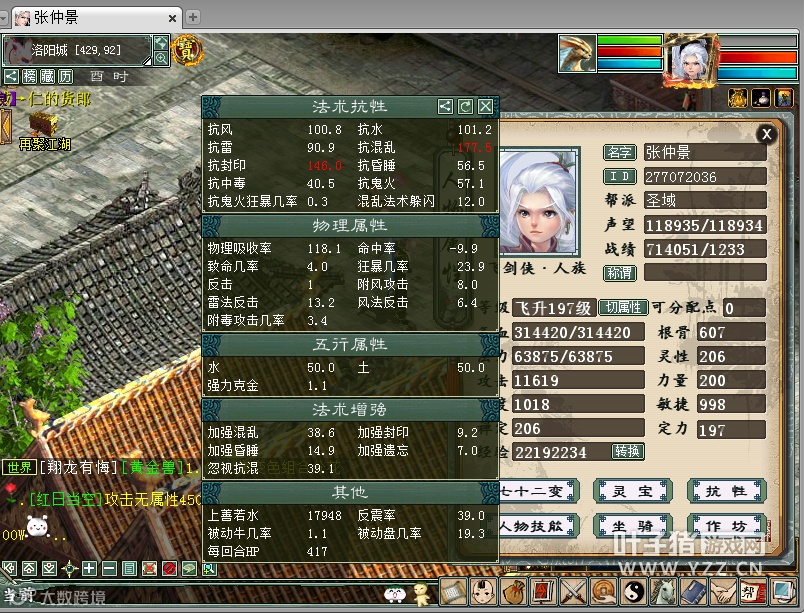Click the minimap magnifier zoom button
This screenshot has height=613, width=804.
point(161,59)
